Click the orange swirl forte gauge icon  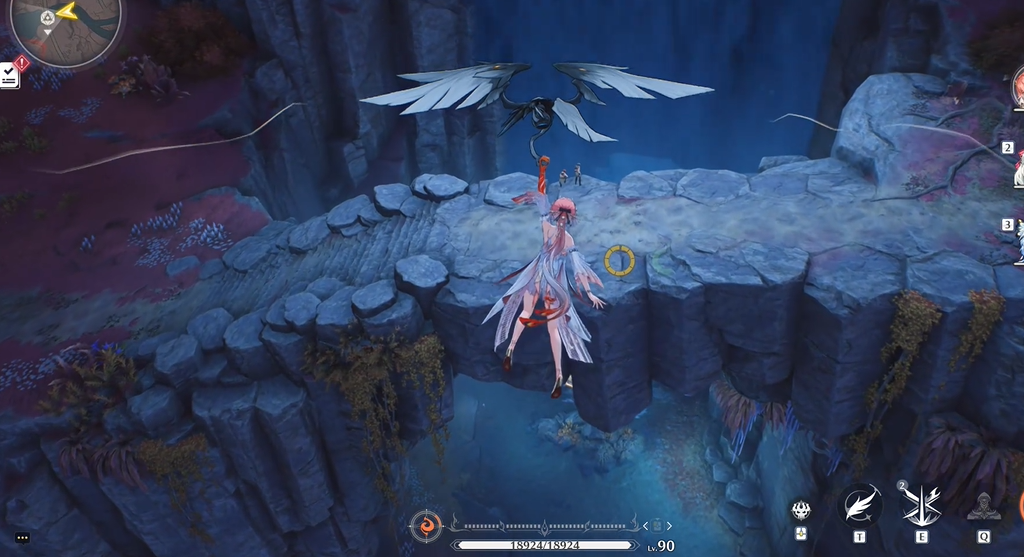426,525
